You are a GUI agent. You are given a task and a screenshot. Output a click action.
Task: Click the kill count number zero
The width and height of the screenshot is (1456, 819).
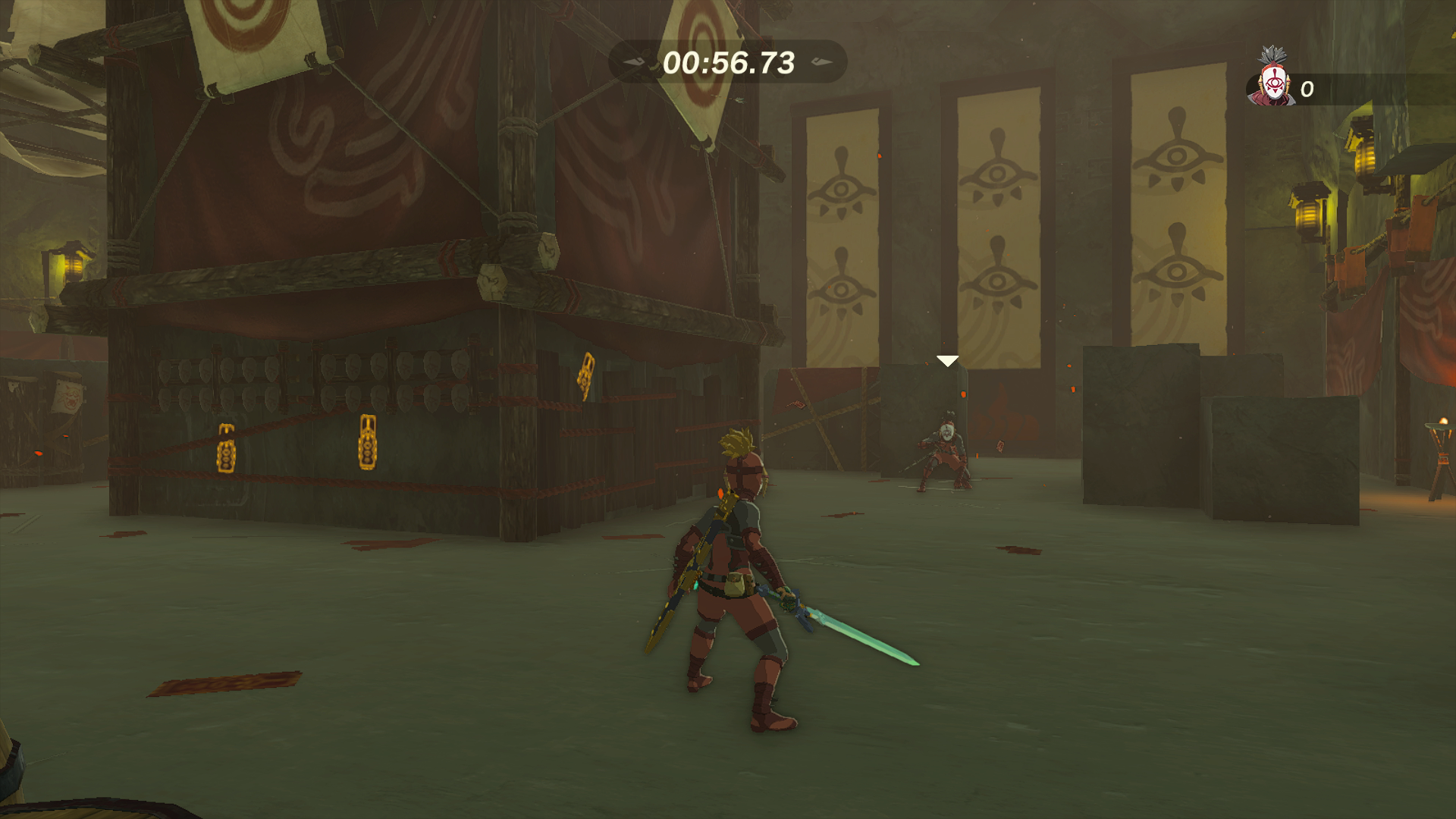[x=1307, y=89]
